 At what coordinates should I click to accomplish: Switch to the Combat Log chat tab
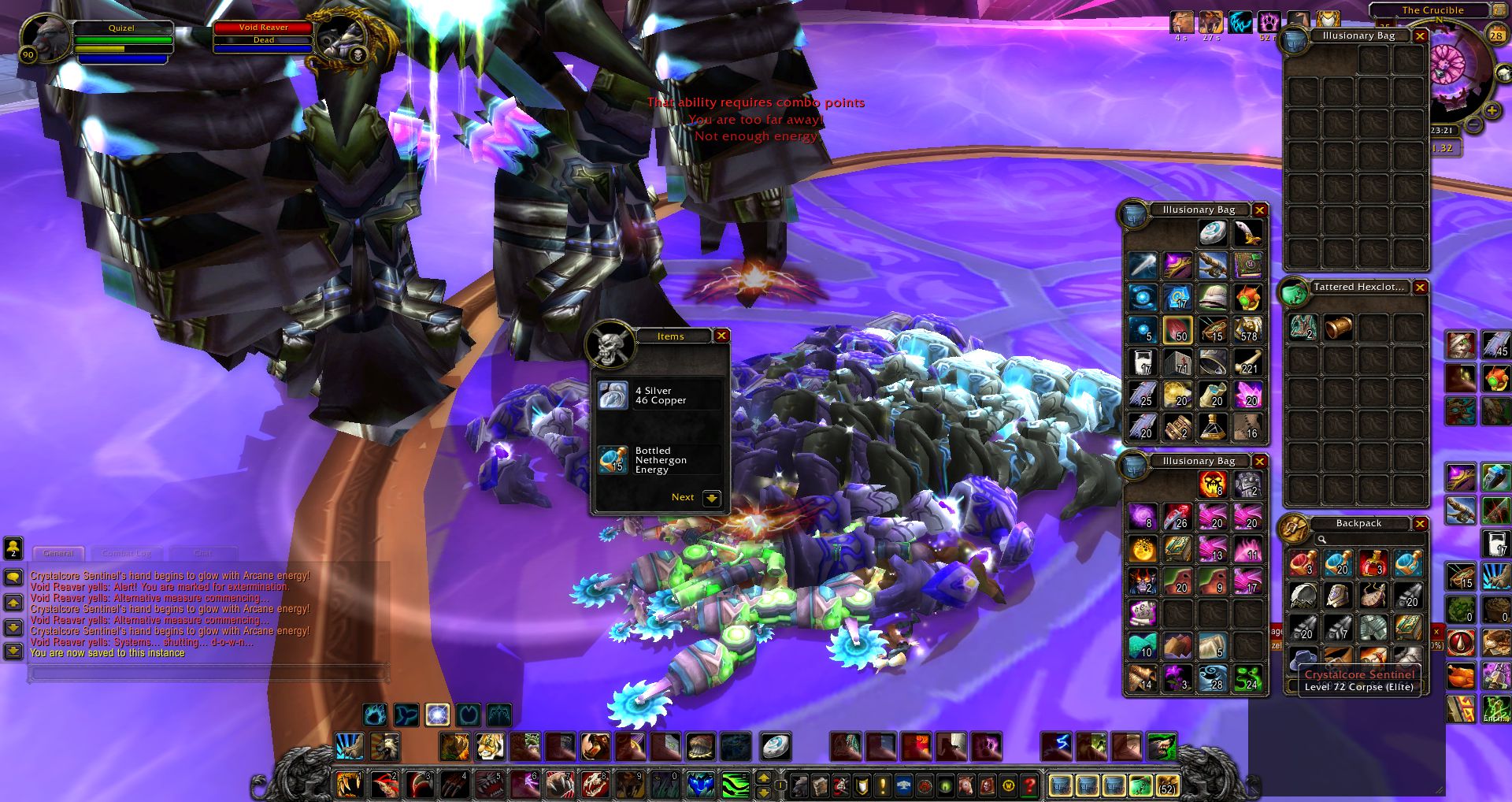[x=126, y=553]
